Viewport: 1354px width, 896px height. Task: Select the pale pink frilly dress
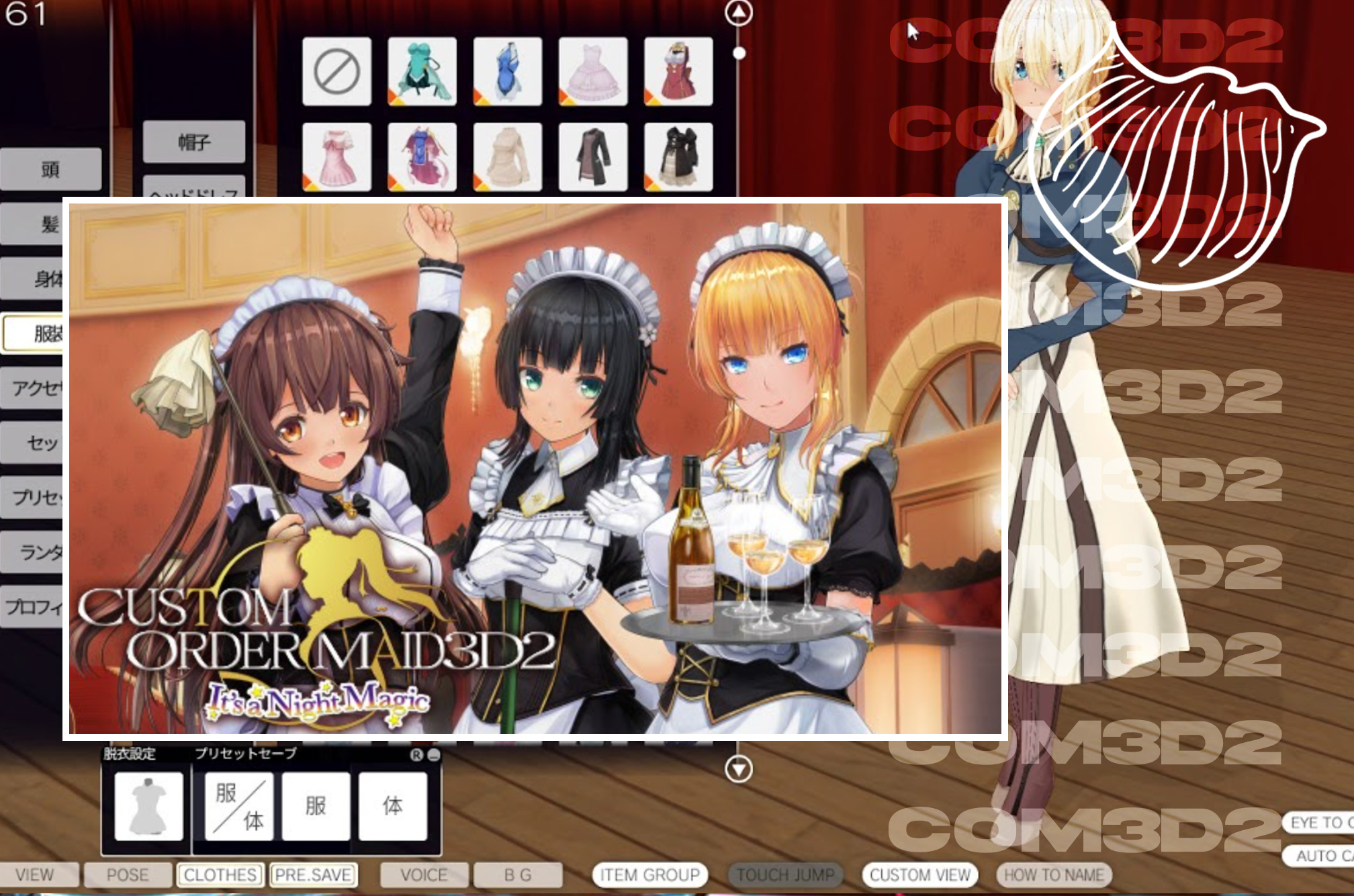[592, 71]
